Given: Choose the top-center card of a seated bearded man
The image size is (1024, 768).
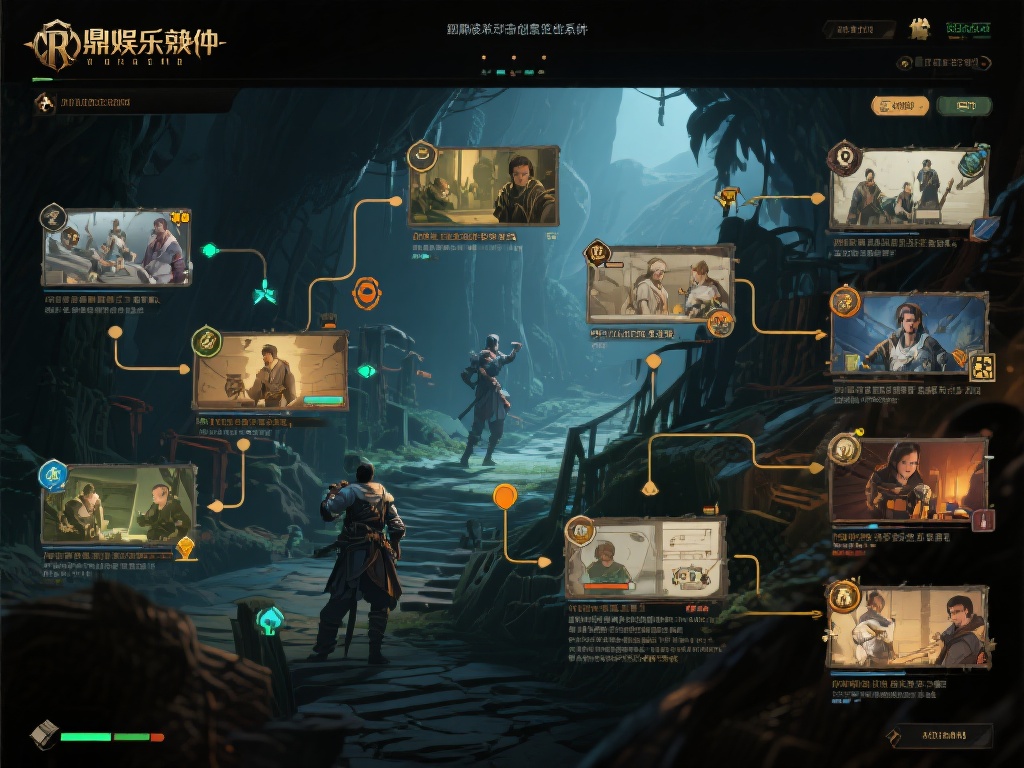Looking at the screenshot, I should pyautogui.click(x=483, y=187).
